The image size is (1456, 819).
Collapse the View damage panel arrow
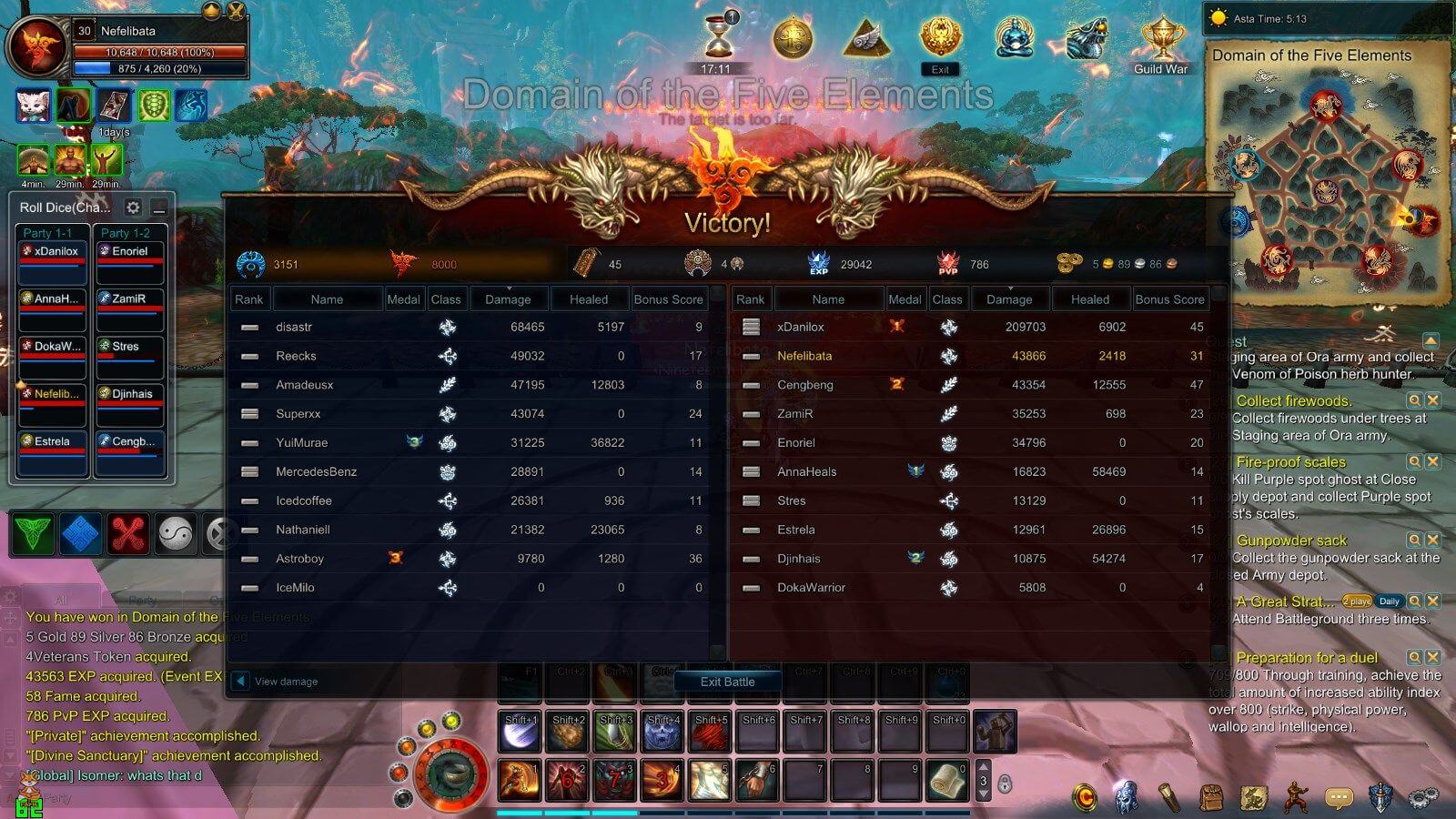(238, 679)
